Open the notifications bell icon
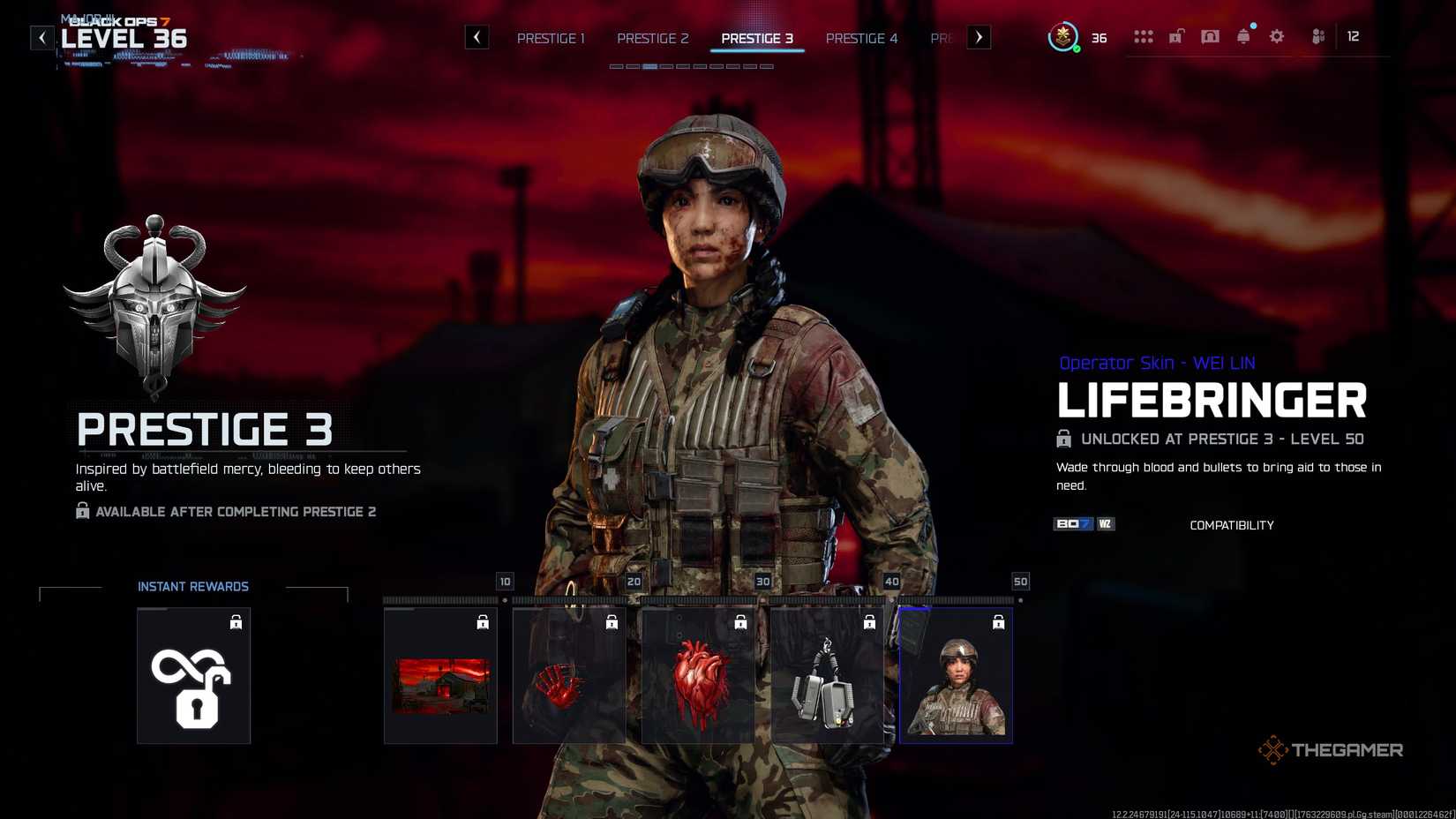 tap(1243, 36)
